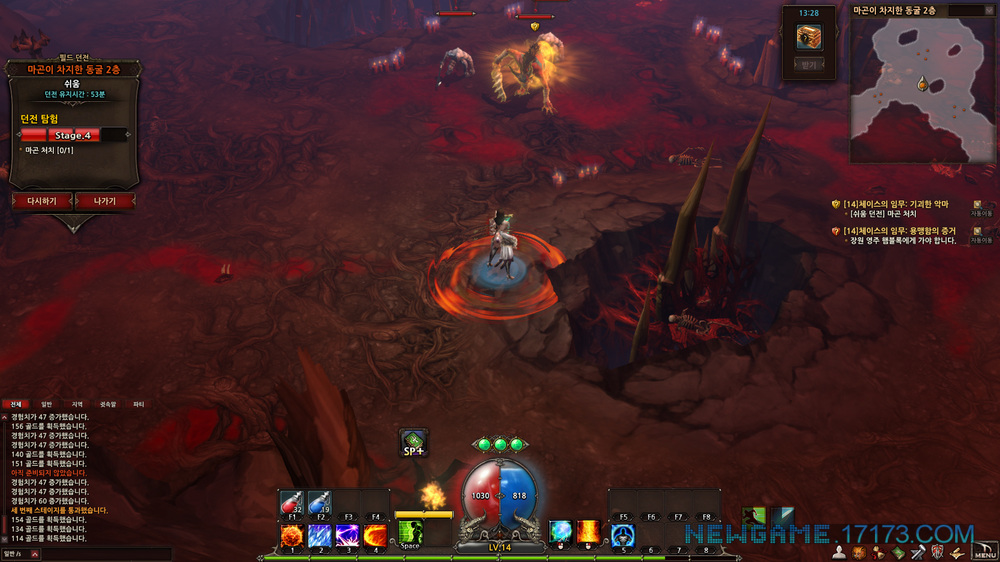This screenshot has height=562, width=1000.
Task: Open the MENU button
Action: [x=984, y=553]
